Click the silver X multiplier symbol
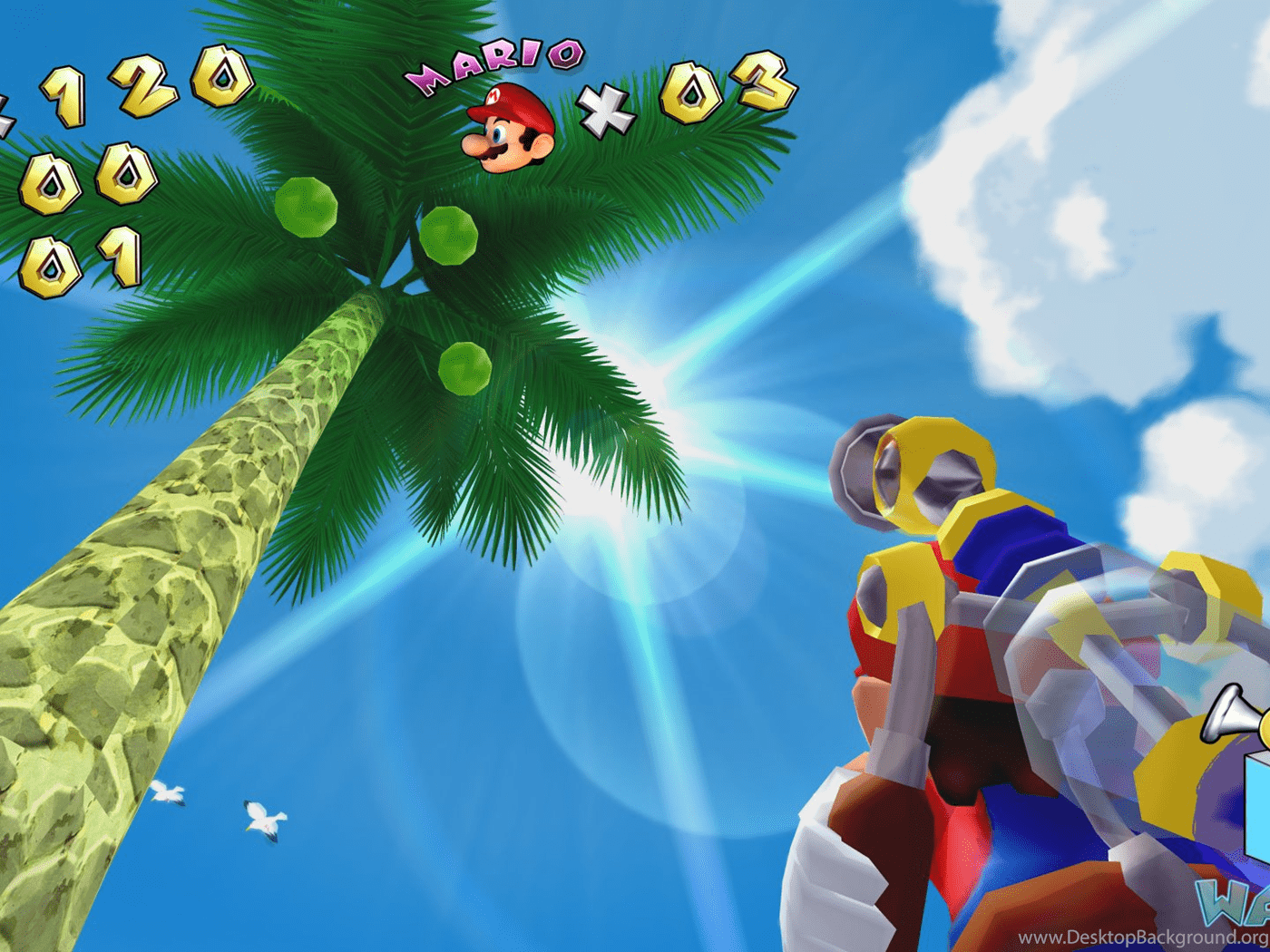1270x952 pixels. (606, 109)
